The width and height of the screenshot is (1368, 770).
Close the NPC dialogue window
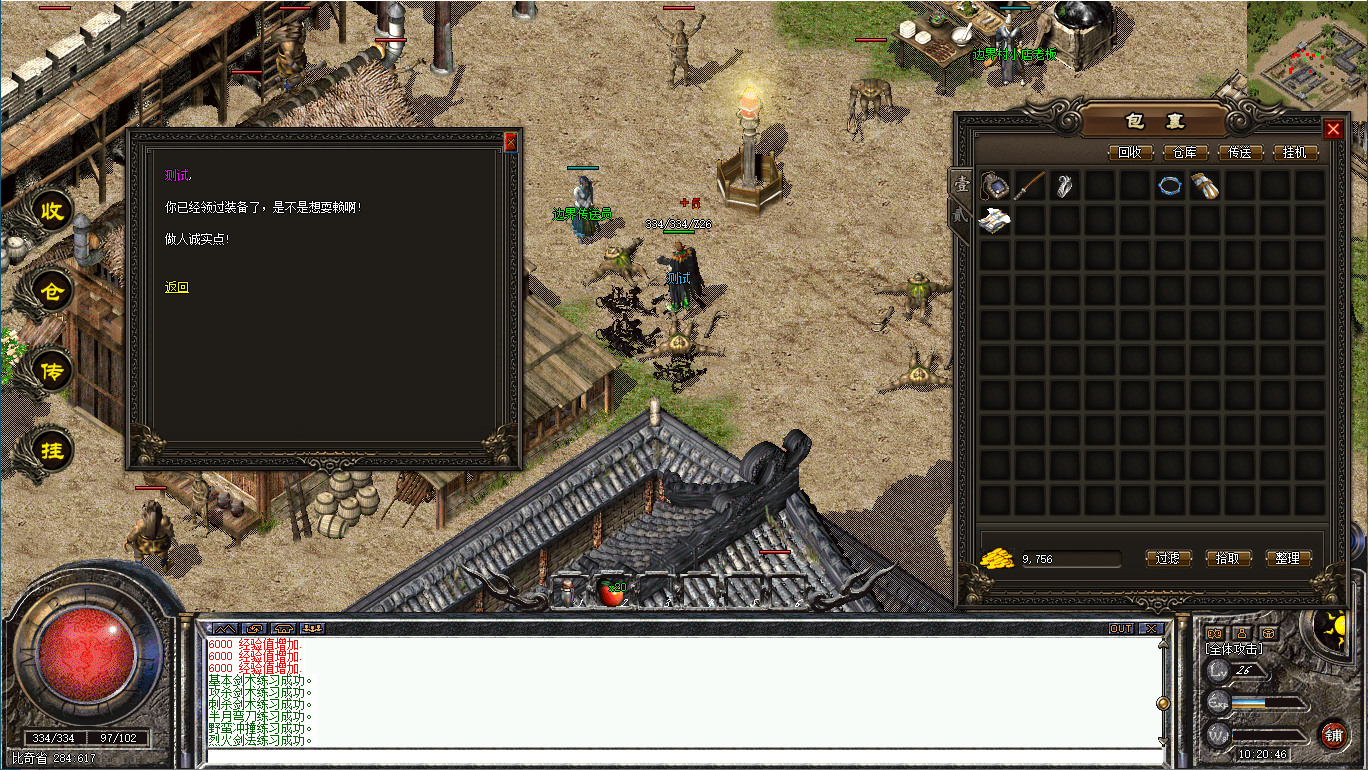click(x=511, y=142)
